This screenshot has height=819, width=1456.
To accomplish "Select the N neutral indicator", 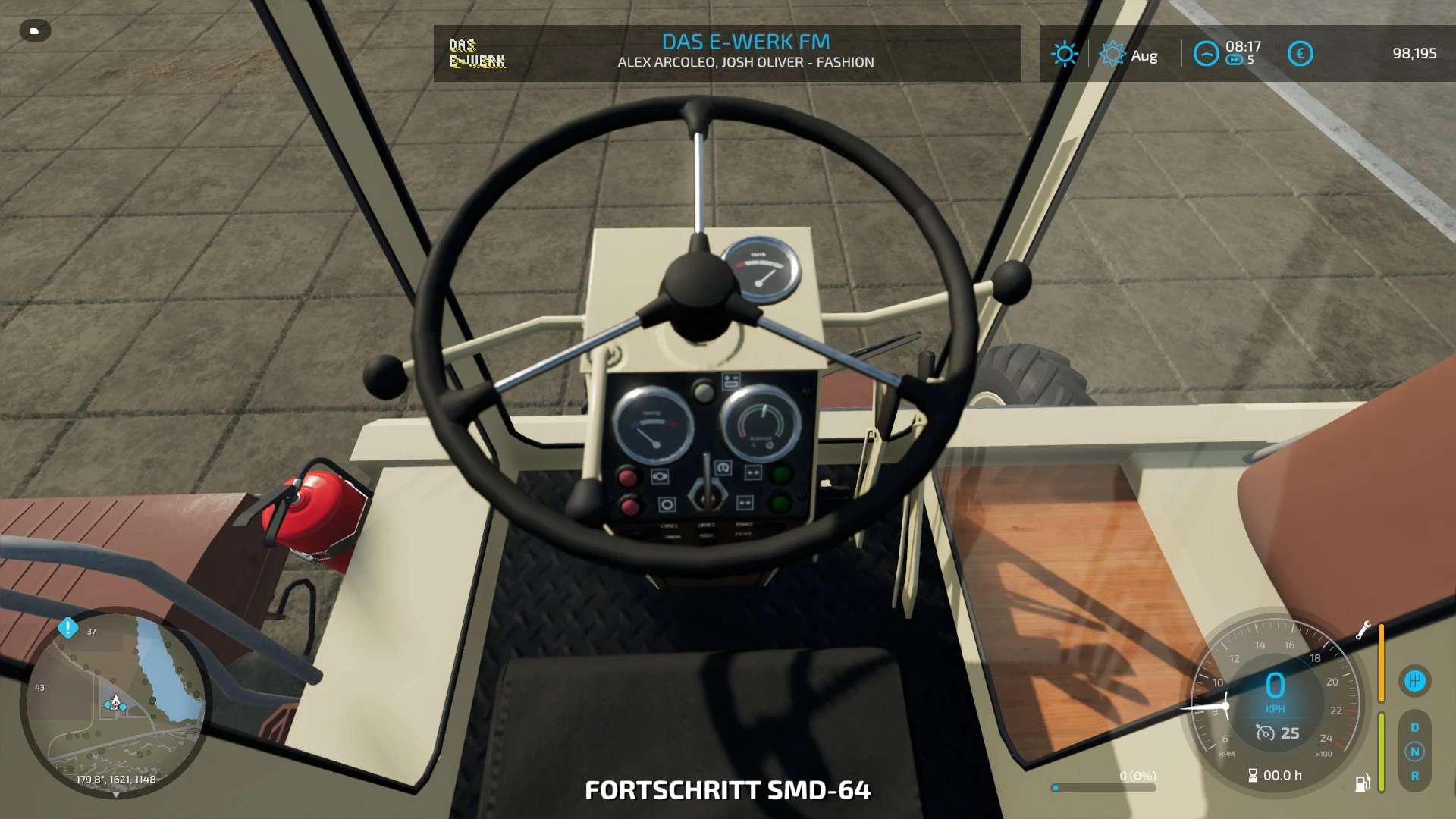I will click(1414, 752).
